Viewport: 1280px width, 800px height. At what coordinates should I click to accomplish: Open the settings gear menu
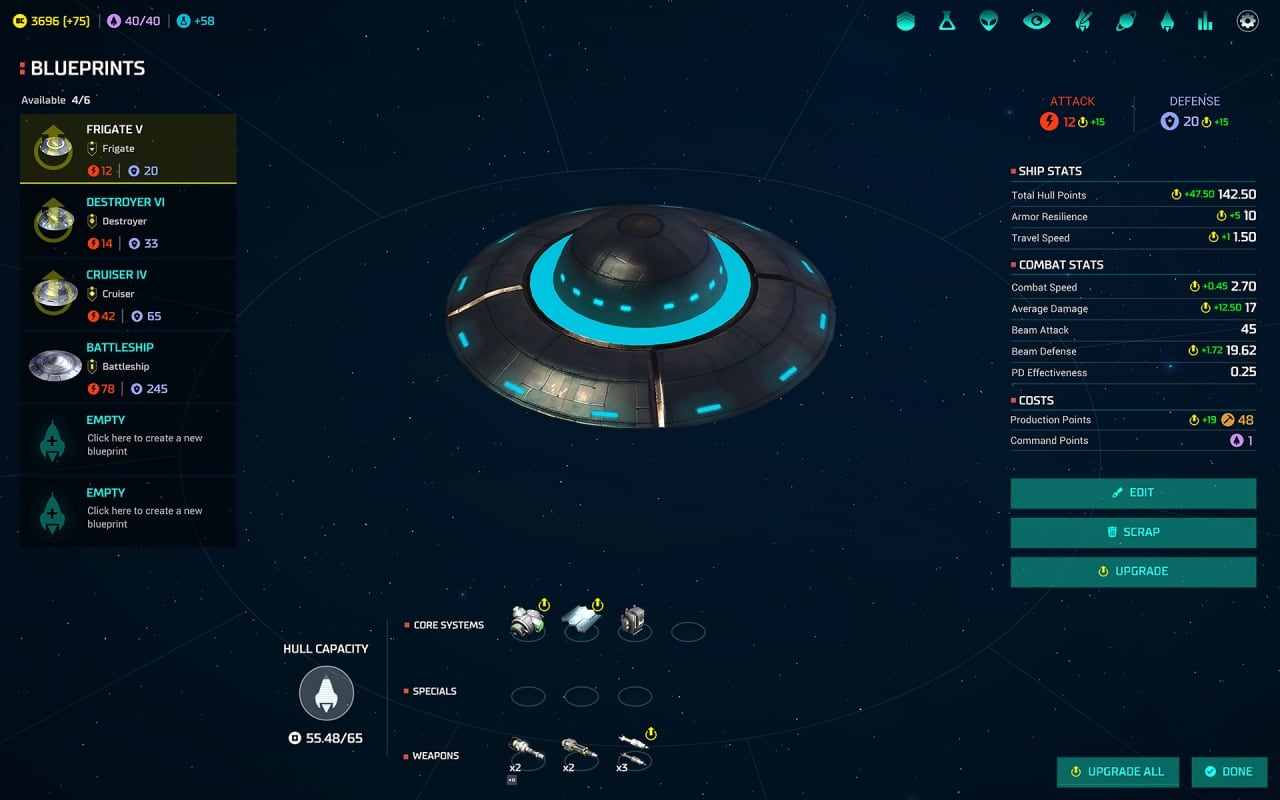(1247, 21)
